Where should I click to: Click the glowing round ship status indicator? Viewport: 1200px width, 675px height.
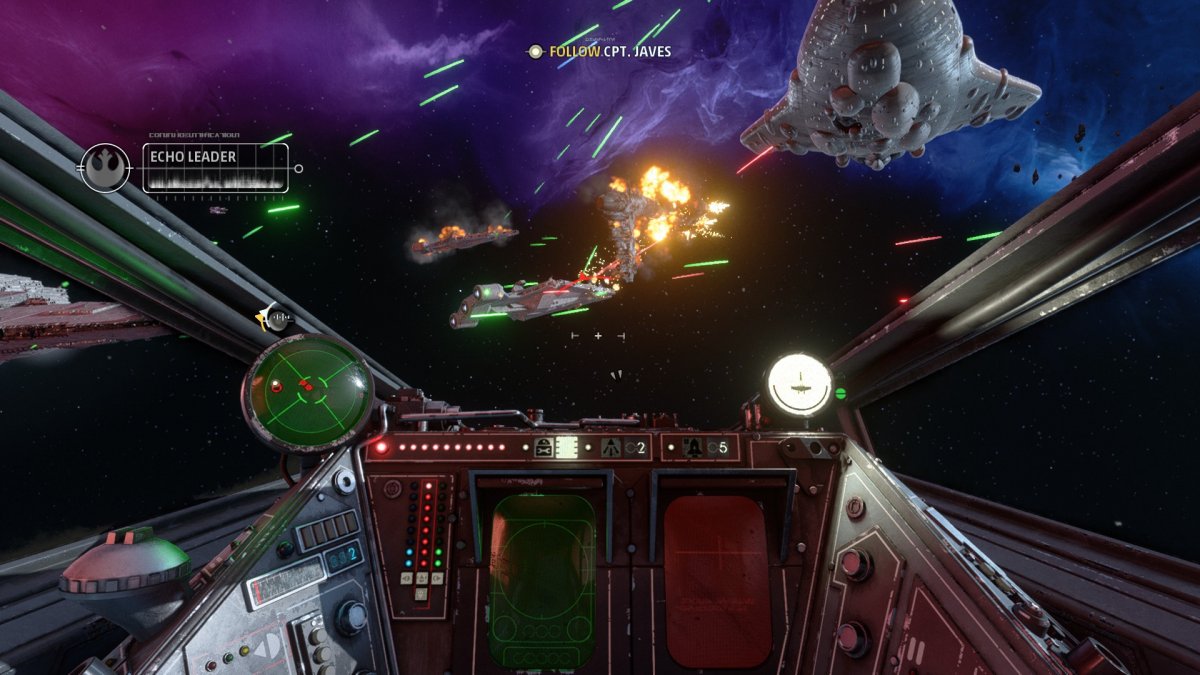click(x=799, y=384)
